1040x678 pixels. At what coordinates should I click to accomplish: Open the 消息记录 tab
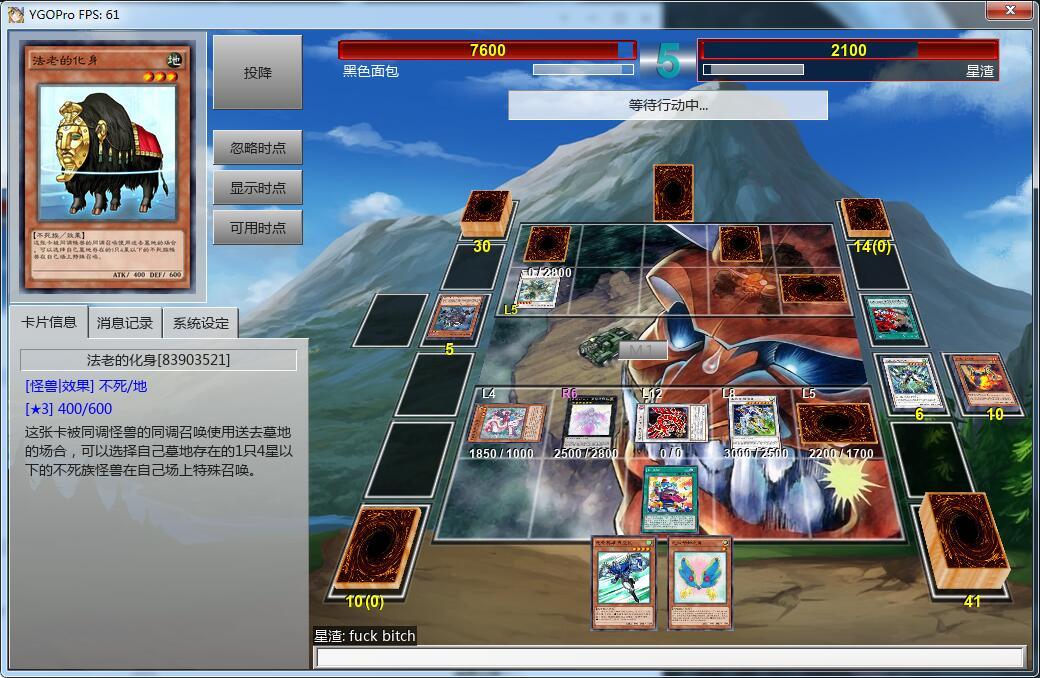coord(125,323)
